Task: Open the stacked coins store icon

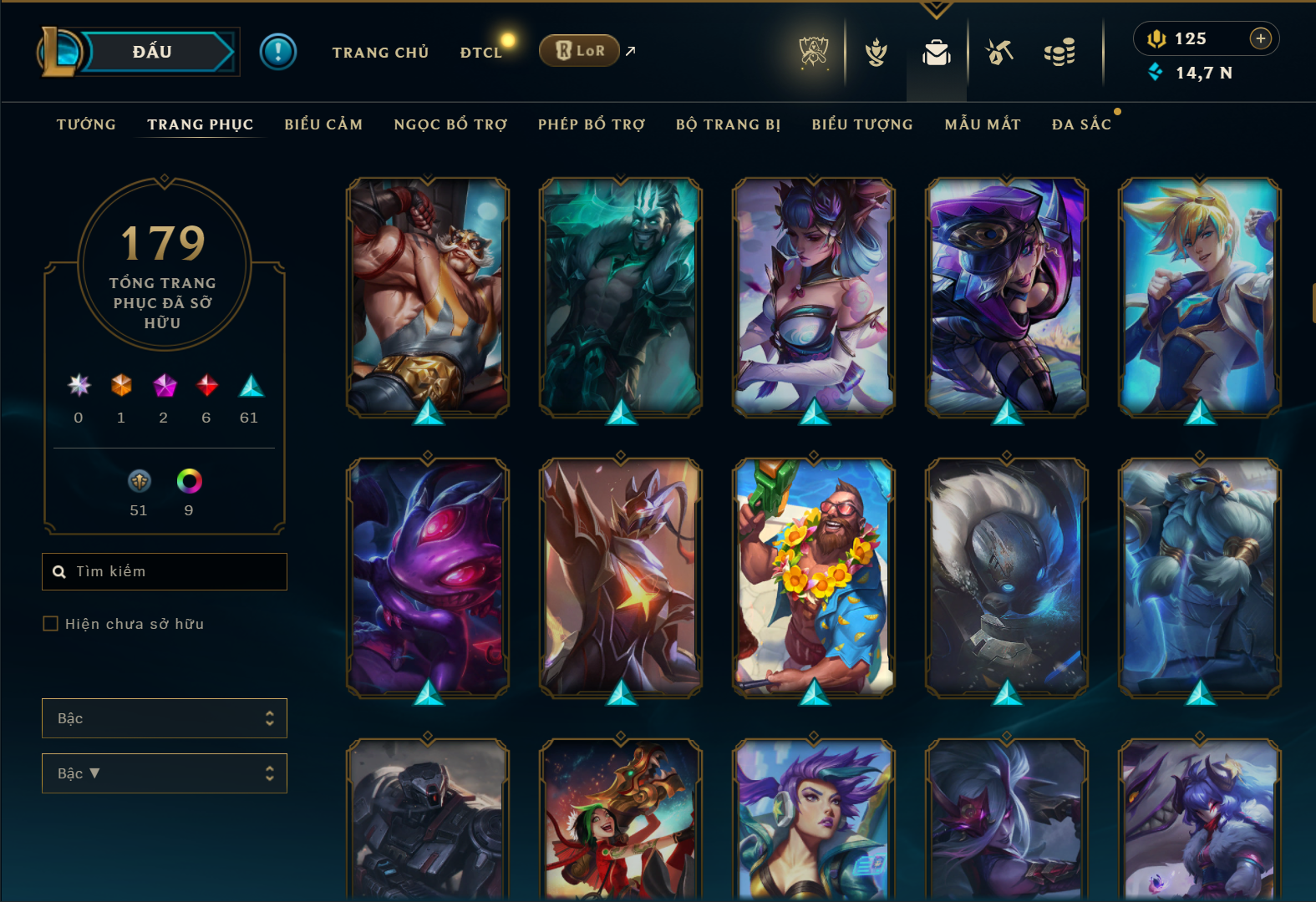Action: 1059,53
